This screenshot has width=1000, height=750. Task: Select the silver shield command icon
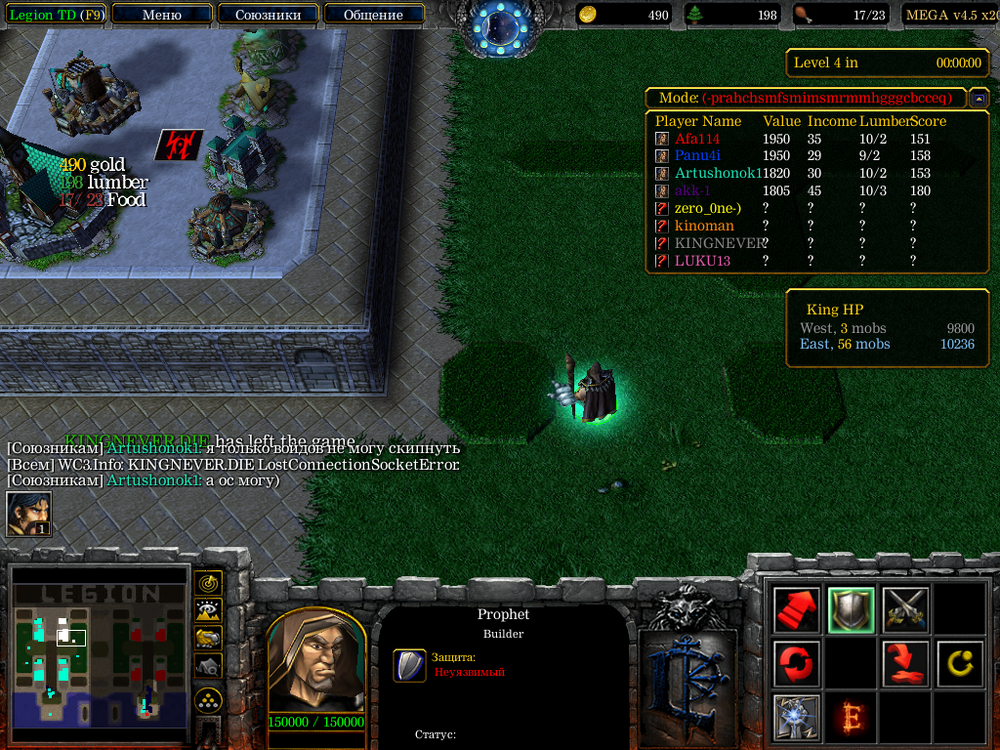pyautogui.click(x=851, y=610)
